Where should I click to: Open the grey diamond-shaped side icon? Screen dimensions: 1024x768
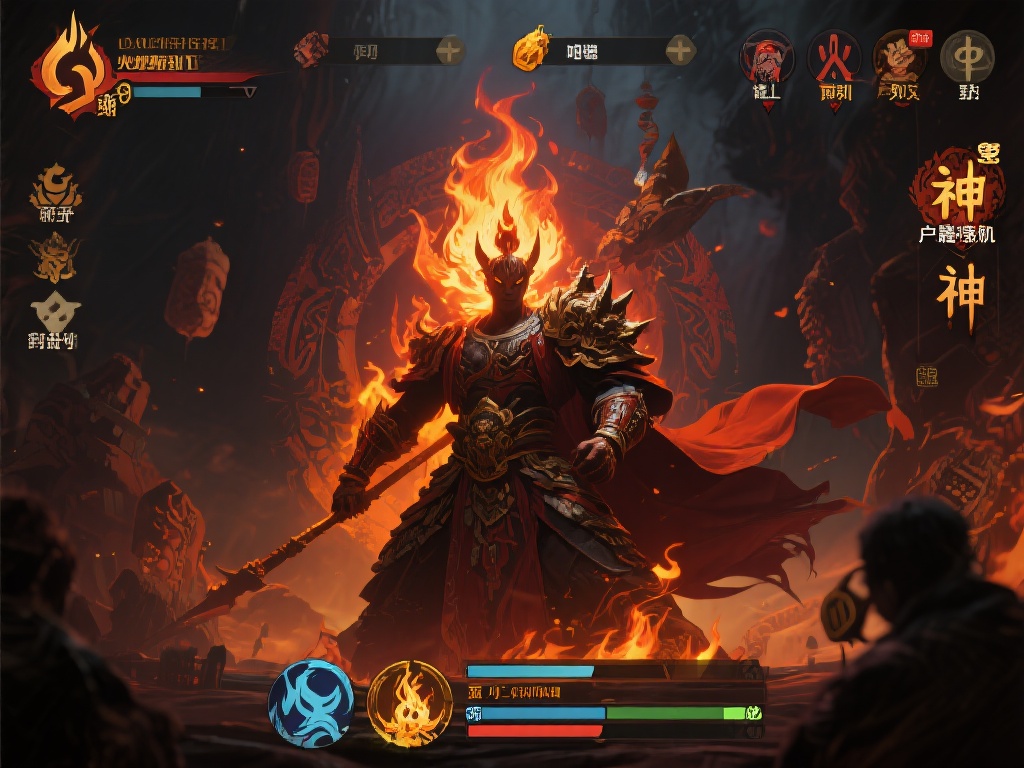54,312
